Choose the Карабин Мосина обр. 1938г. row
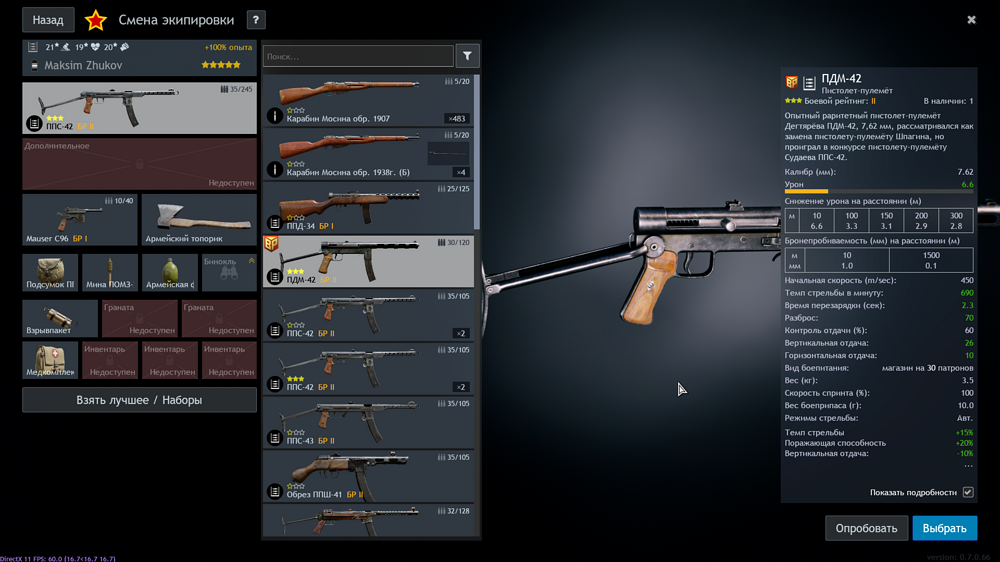The width and height of the screenshot is (1000, 562). tap(369, 154)
